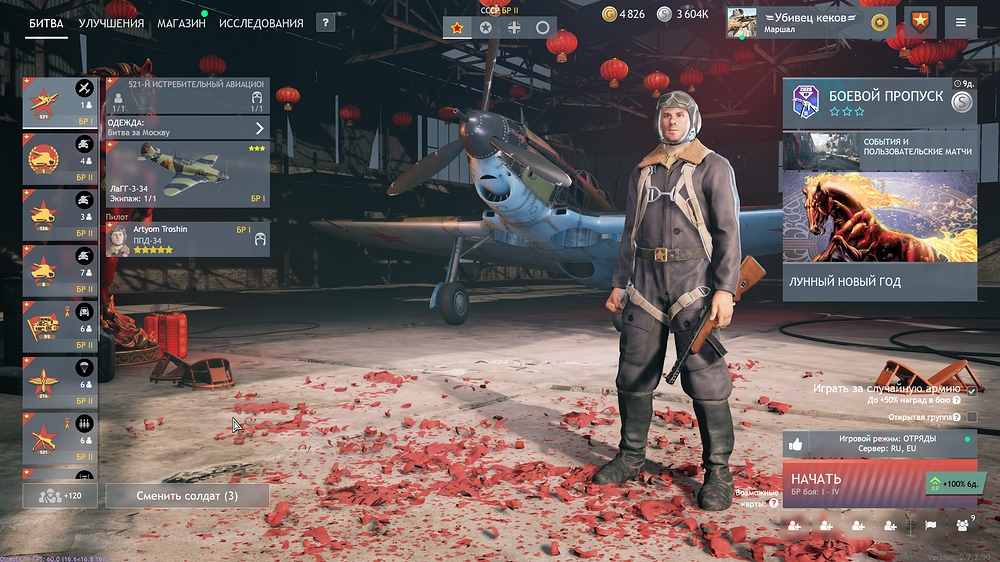This screenshot has width=1000, height=562.
Task: Open the БОЕВОЙ ПРОПУСК battle pass panel
Action: tap(880, 103)
